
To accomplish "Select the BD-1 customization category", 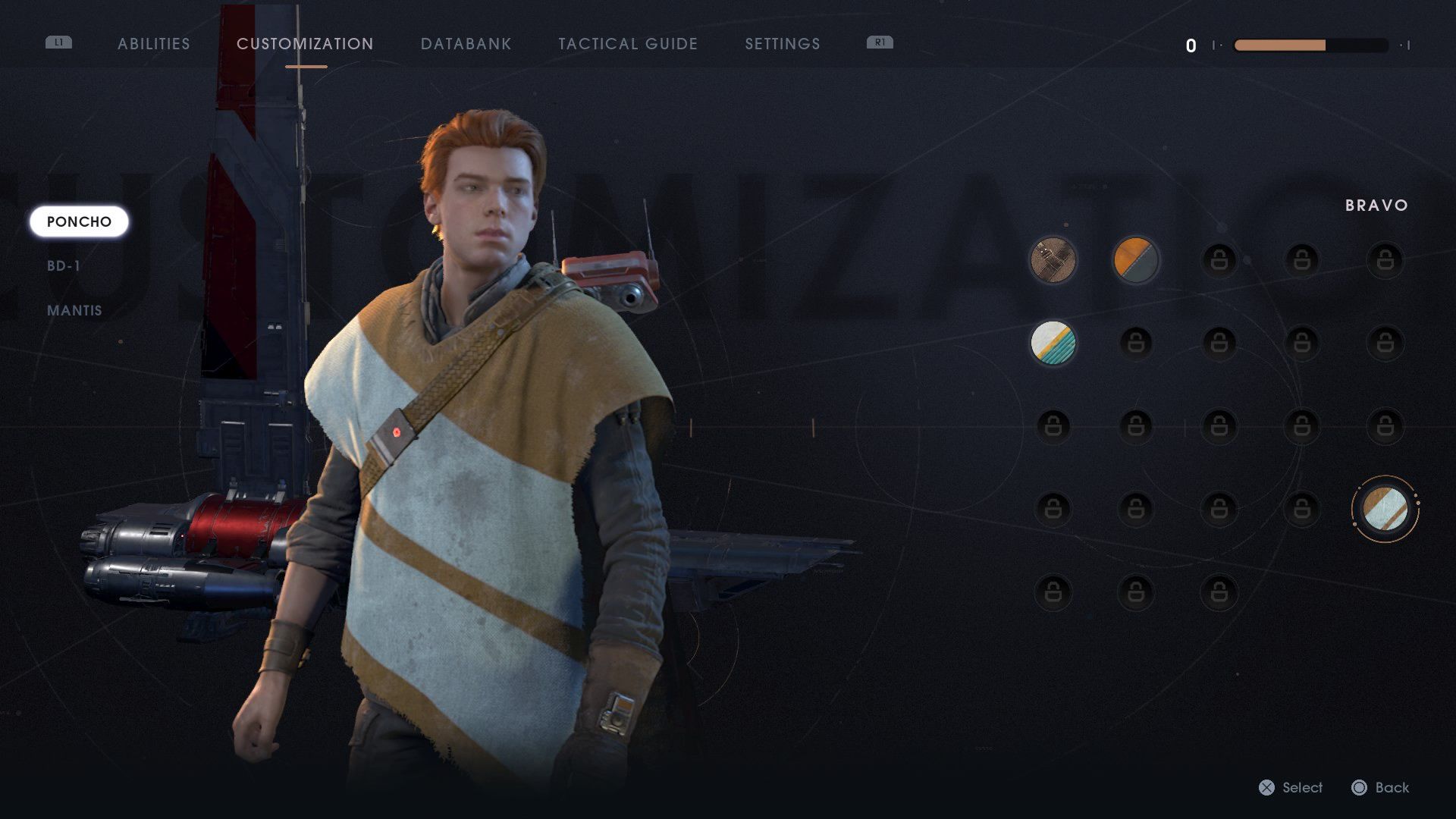I will pyautogui.click(x=64, y=265).
